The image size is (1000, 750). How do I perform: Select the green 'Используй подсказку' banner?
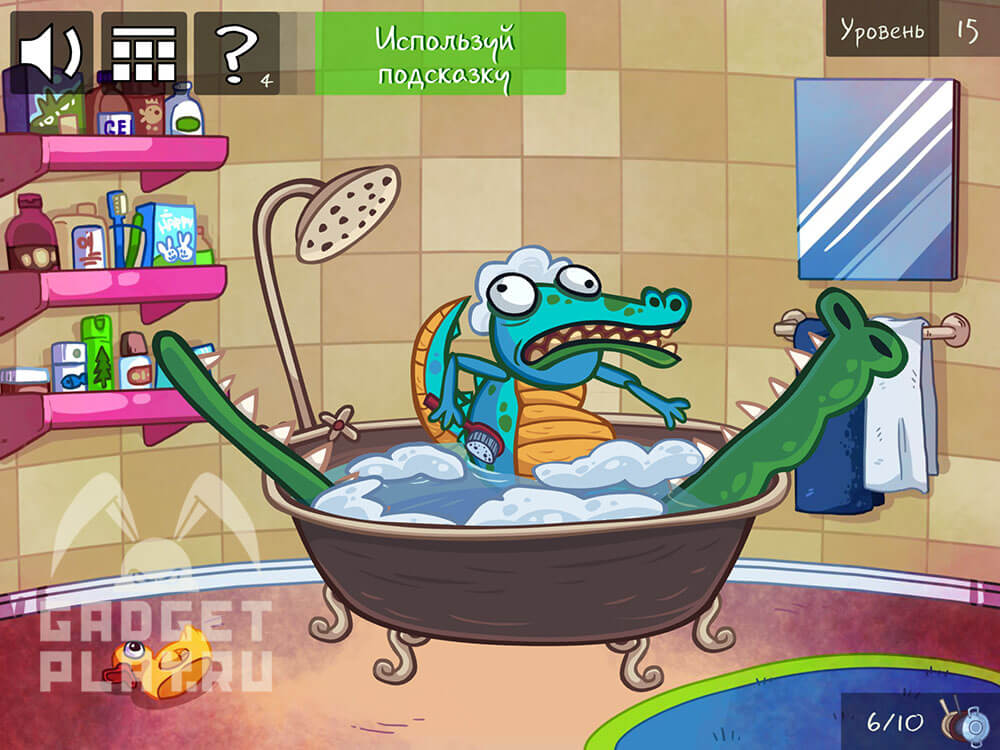coord(440,53)
